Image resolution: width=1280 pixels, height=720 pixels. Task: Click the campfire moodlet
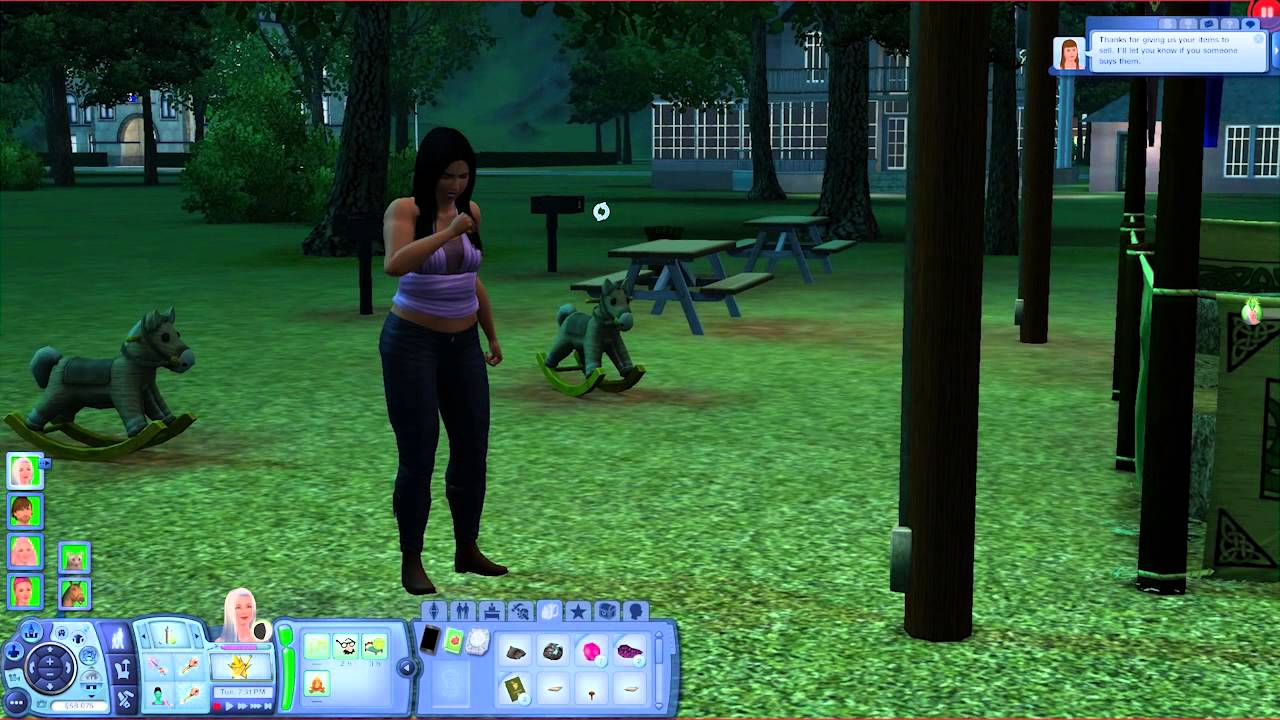[x=316, y=684]
